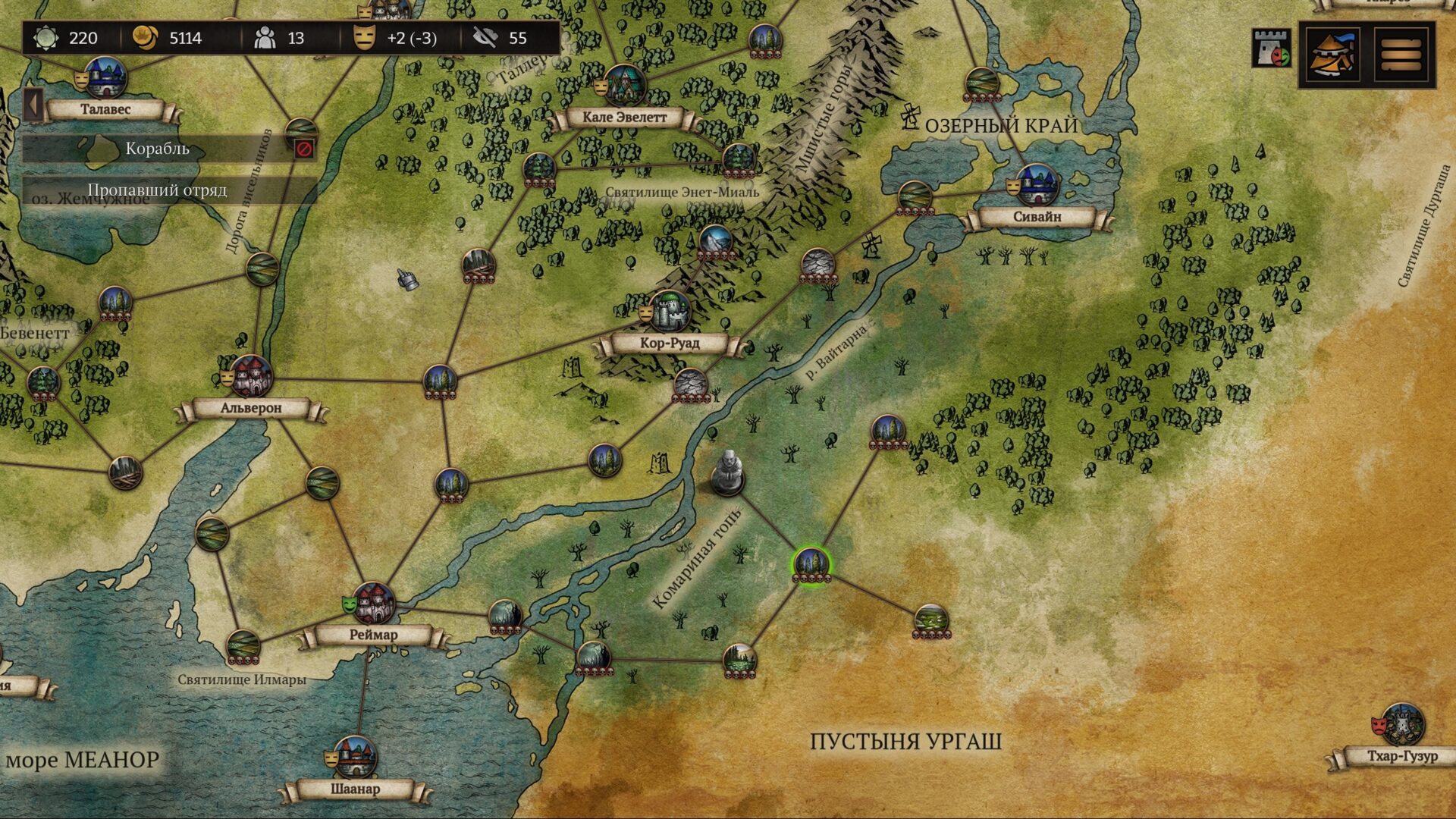Travel to the green-highlighted map node

811,563
